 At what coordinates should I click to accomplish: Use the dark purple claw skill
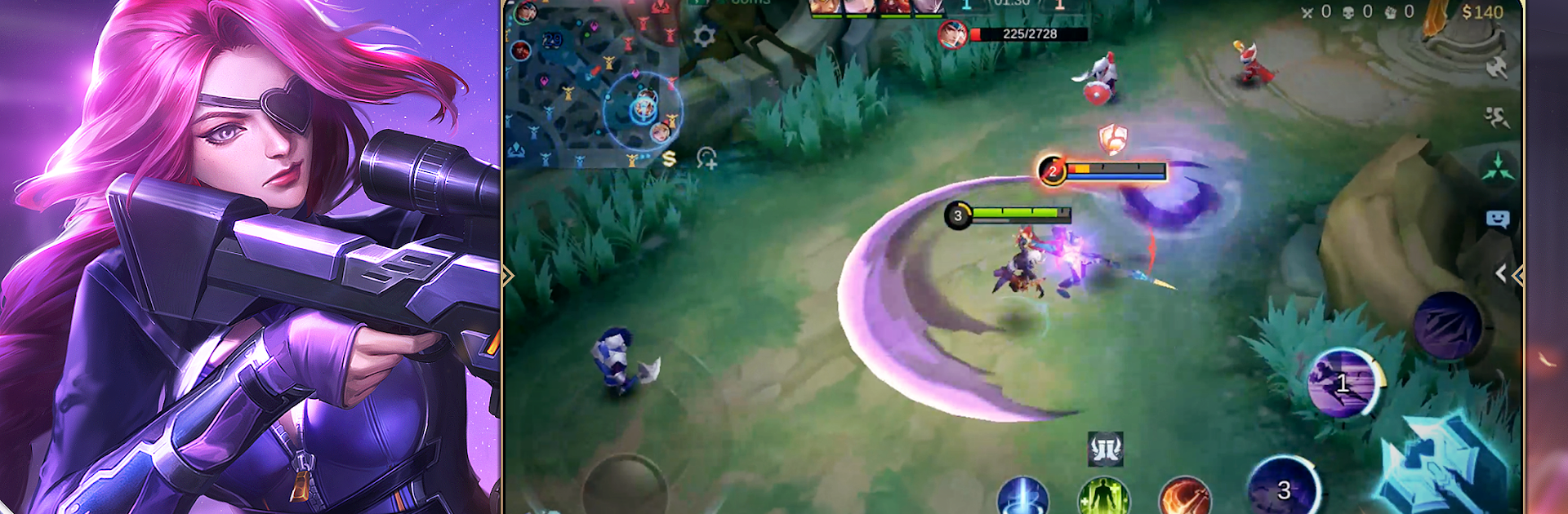click(x=1448, y=326)
